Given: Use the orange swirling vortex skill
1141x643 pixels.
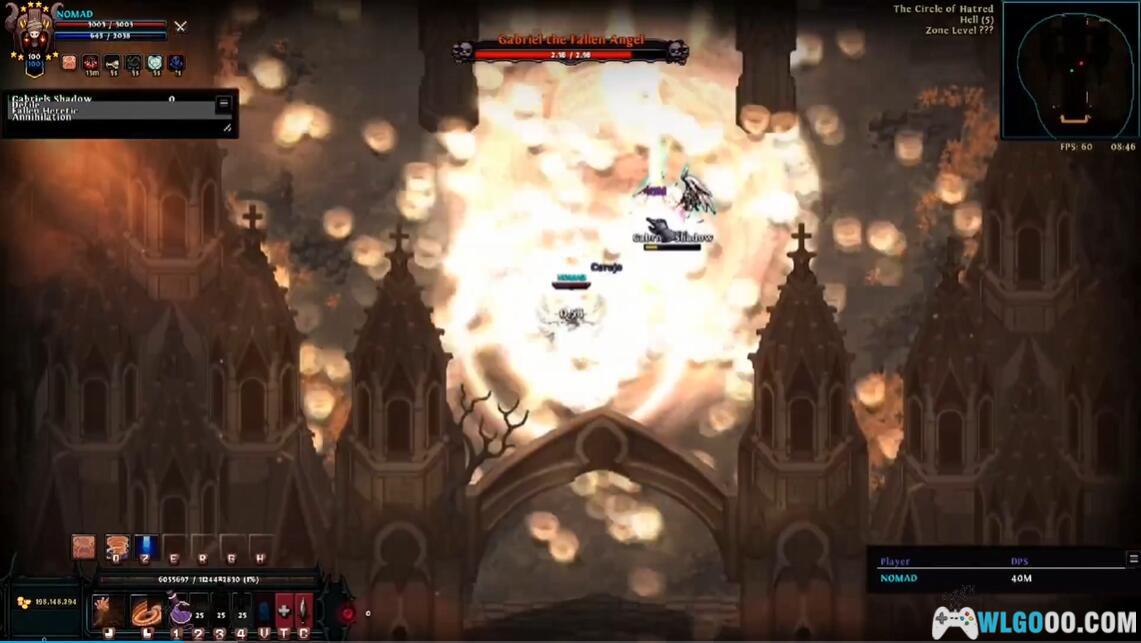Looking at the screenshot, I should pyautogui.click(x=146, y=610).
